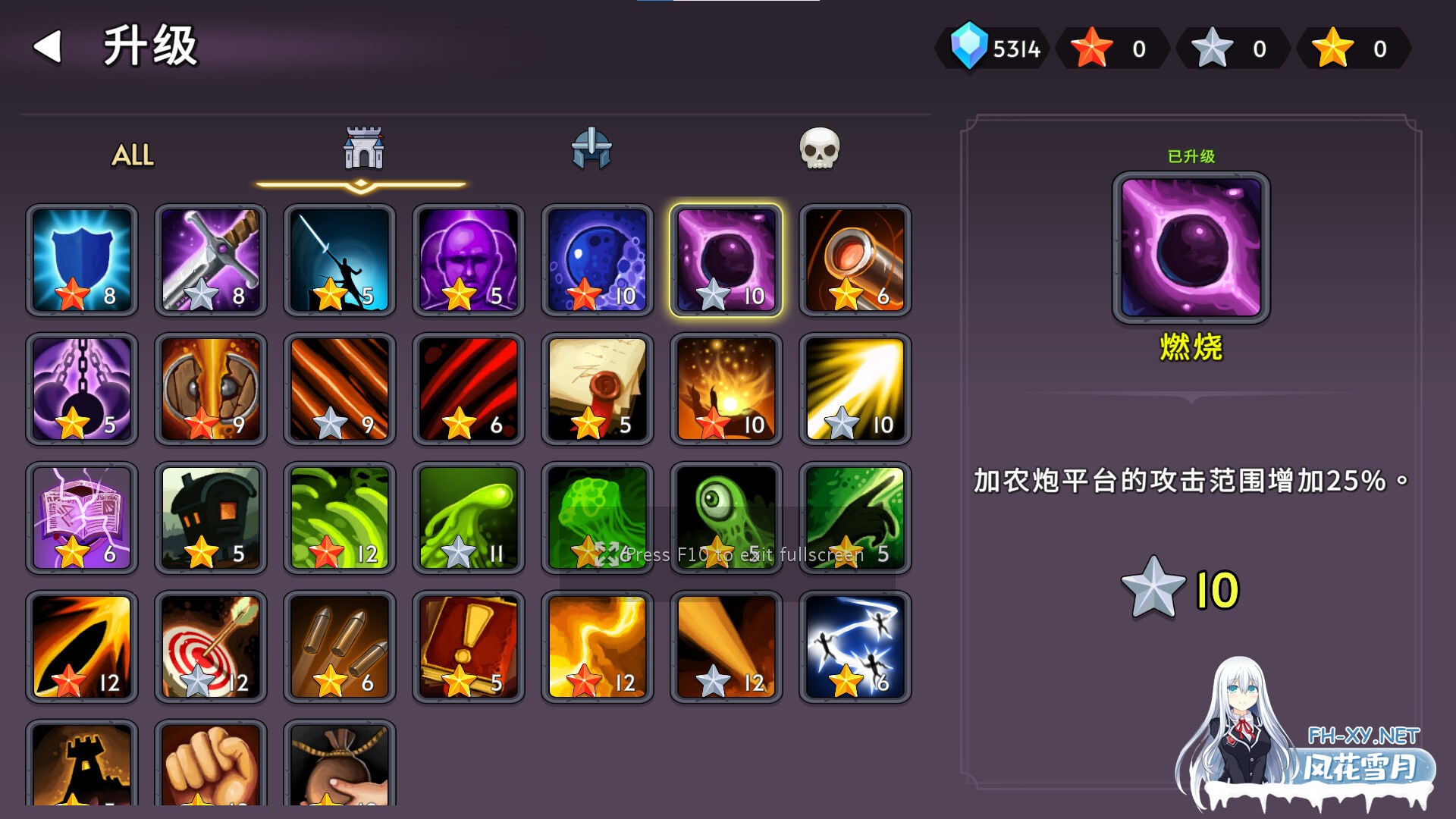Select the wooden shield upgrade
Viewport: 1456px width, 819px height.
coord(210,389)
